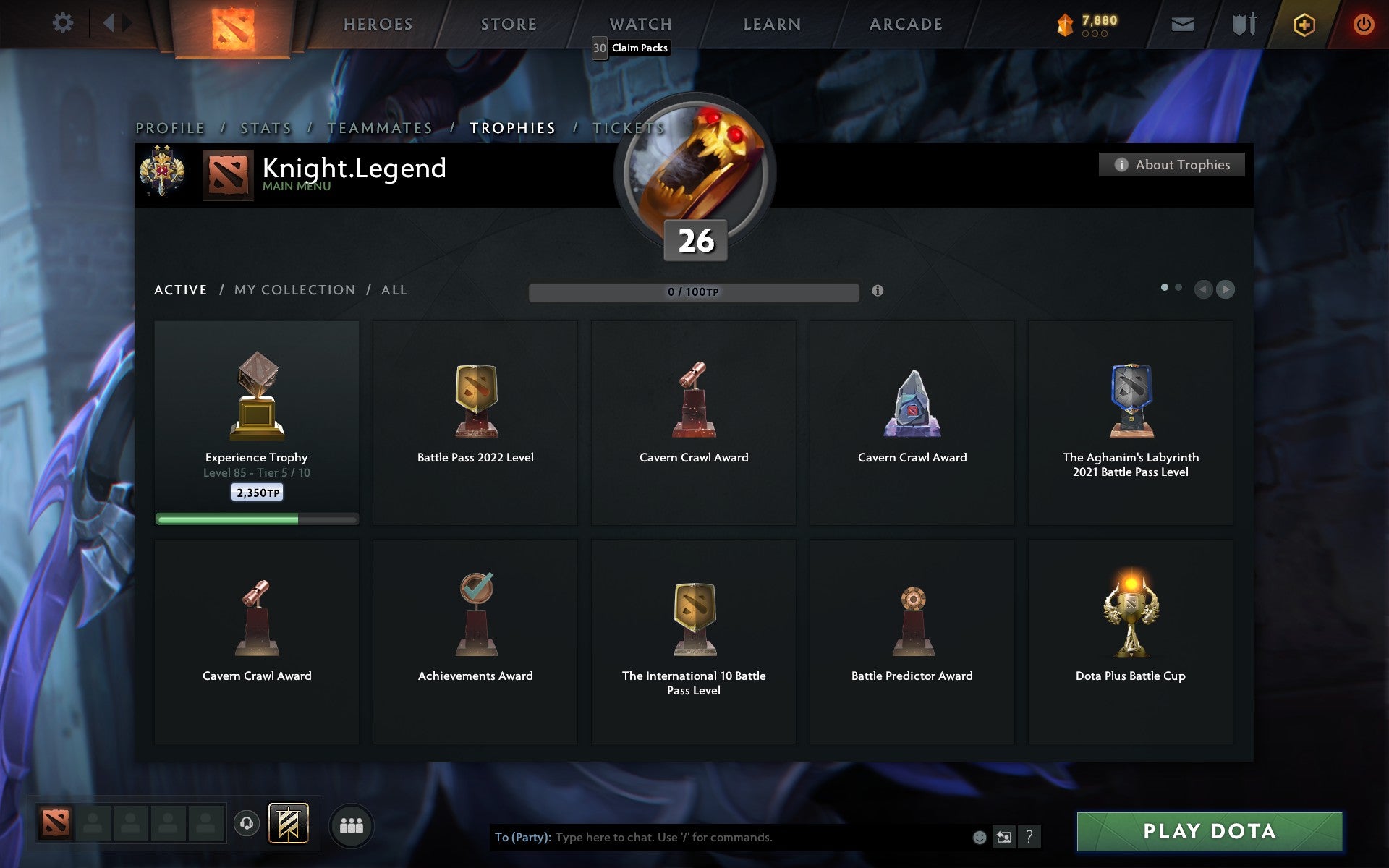Click the left arrow to page trophies

pyautogui.click(x=1204, y=290)
